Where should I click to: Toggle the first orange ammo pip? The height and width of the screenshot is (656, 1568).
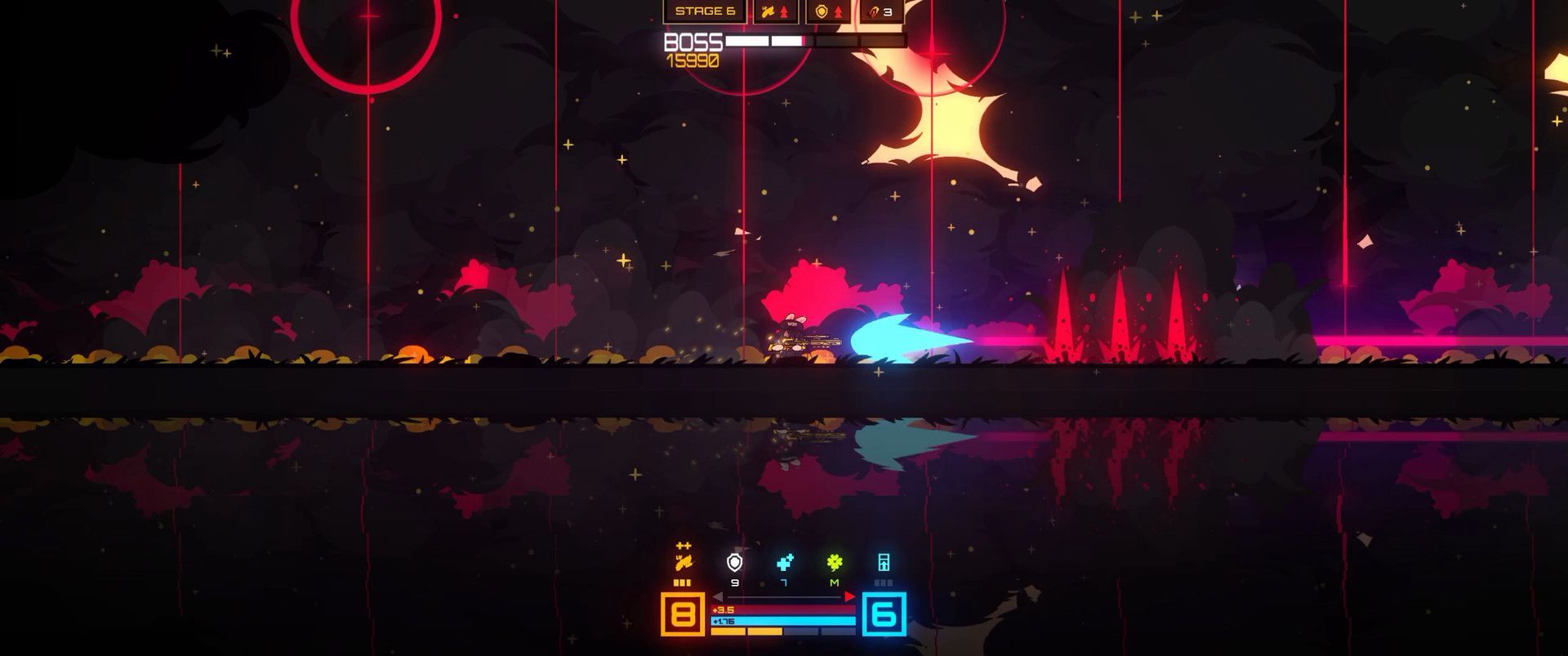tap(676, 582)
